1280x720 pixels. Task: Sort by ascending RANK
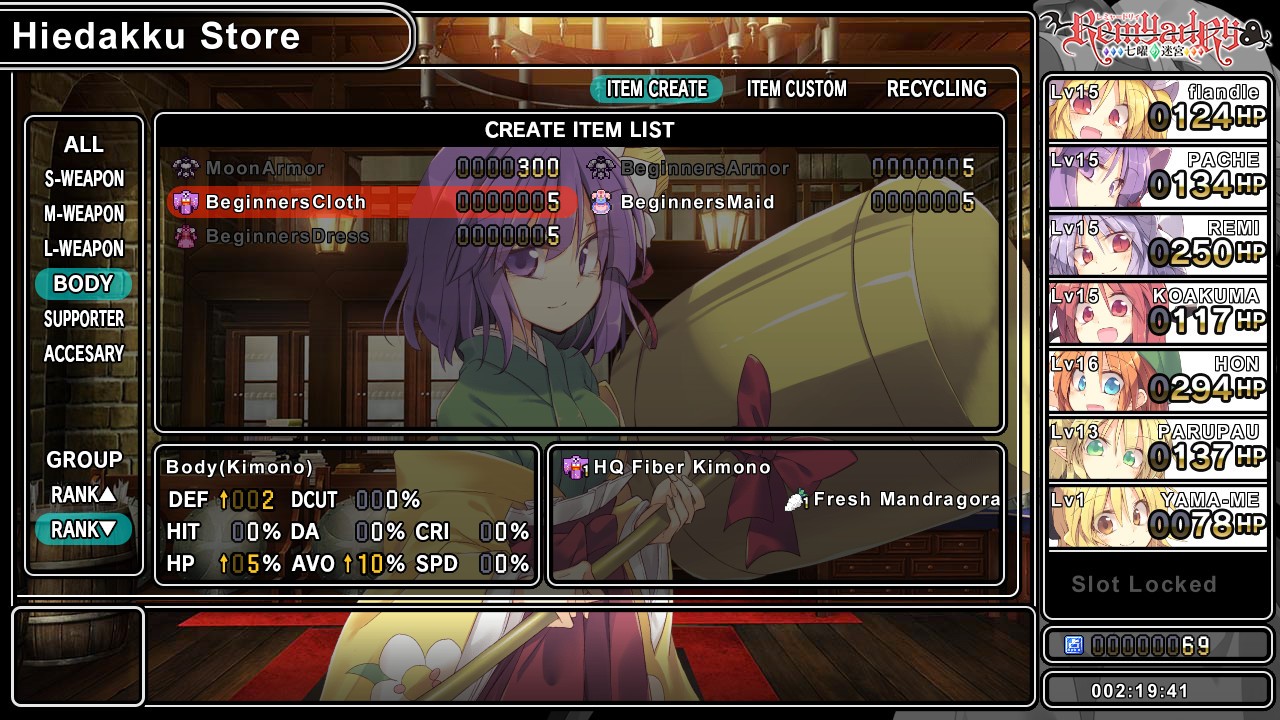click(x=84, y=495)
